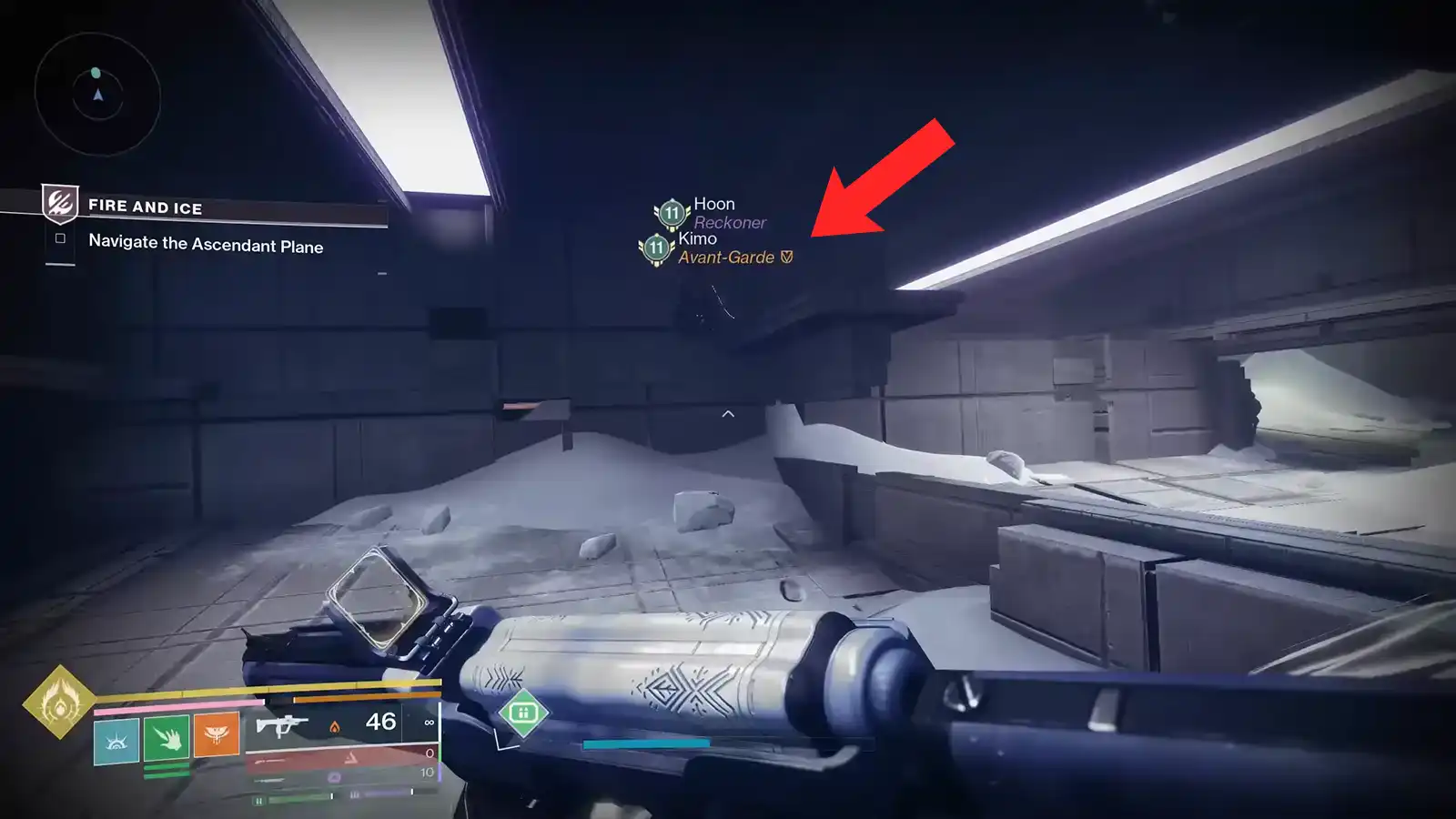The height and width of the screenshot is (819, 1456).
Task: Select the equipped submachine gun weapon icon
Action: tap(282, 725)
